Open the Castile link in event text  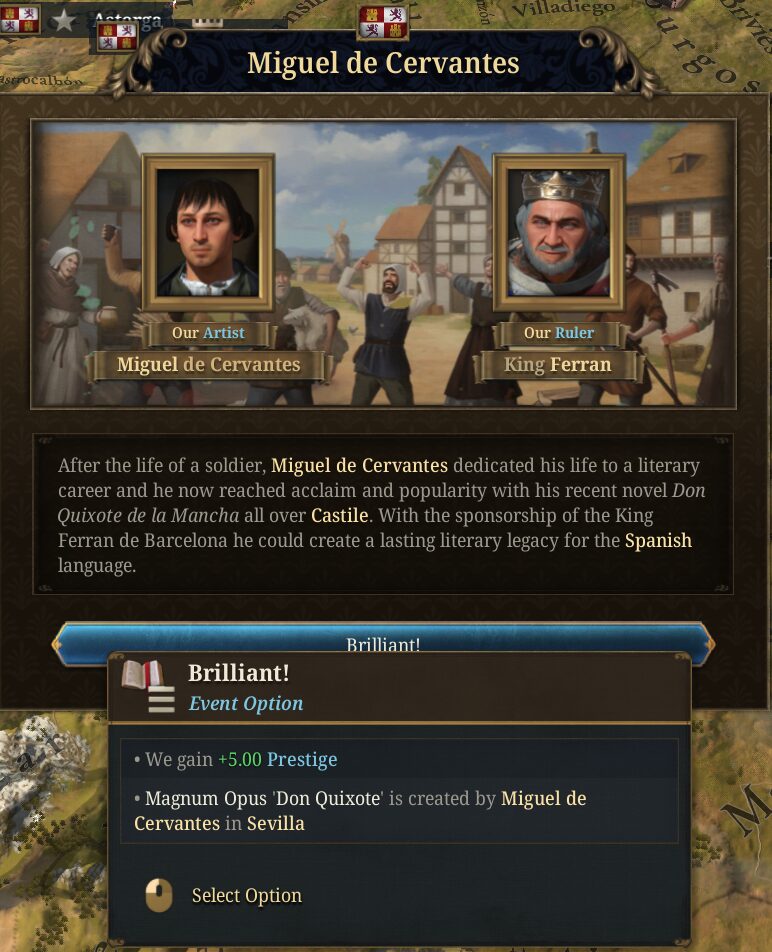click(340, 517)
